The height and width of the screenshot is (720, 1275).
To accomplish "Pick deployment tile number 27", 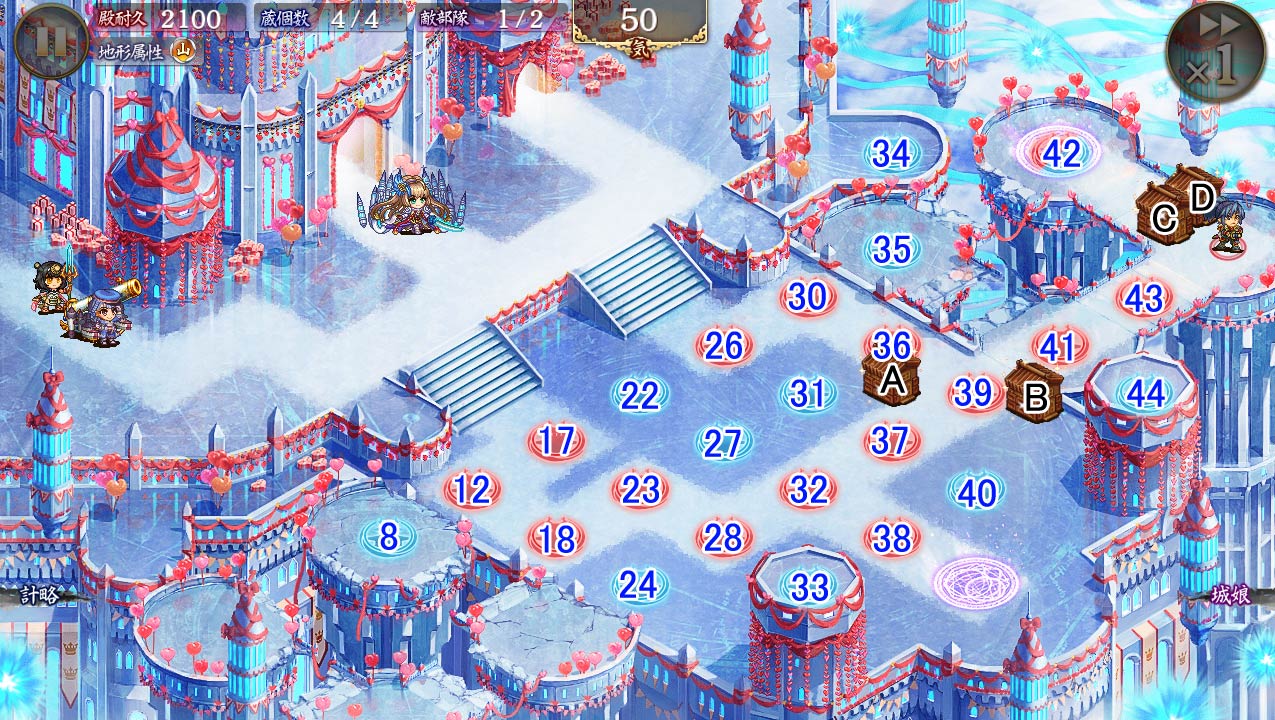I will click(x=723, y=443).
